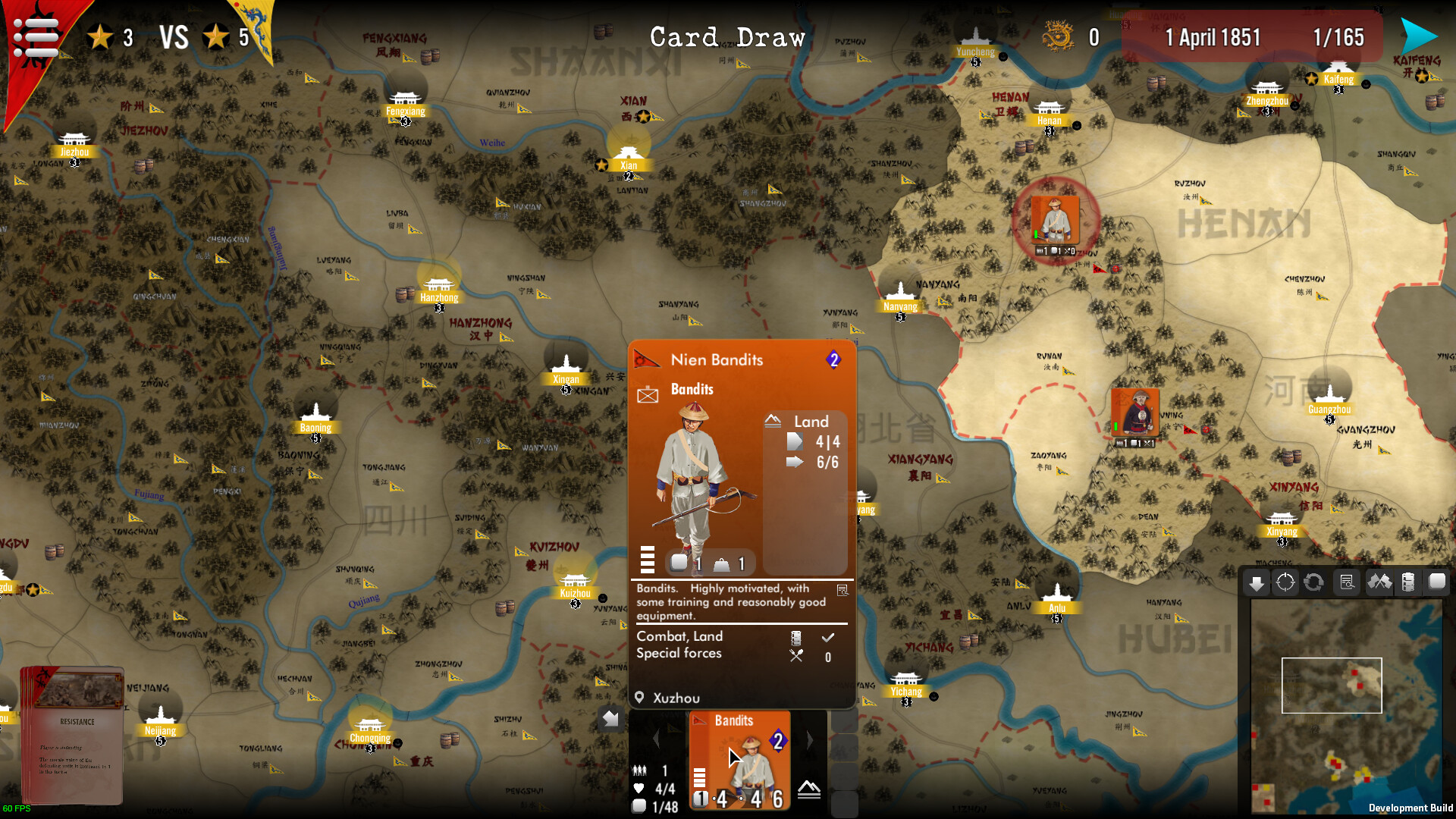1456x819 pixels.
Task: Toggle the supply barrel filter
Action: tap(1408, 582)
